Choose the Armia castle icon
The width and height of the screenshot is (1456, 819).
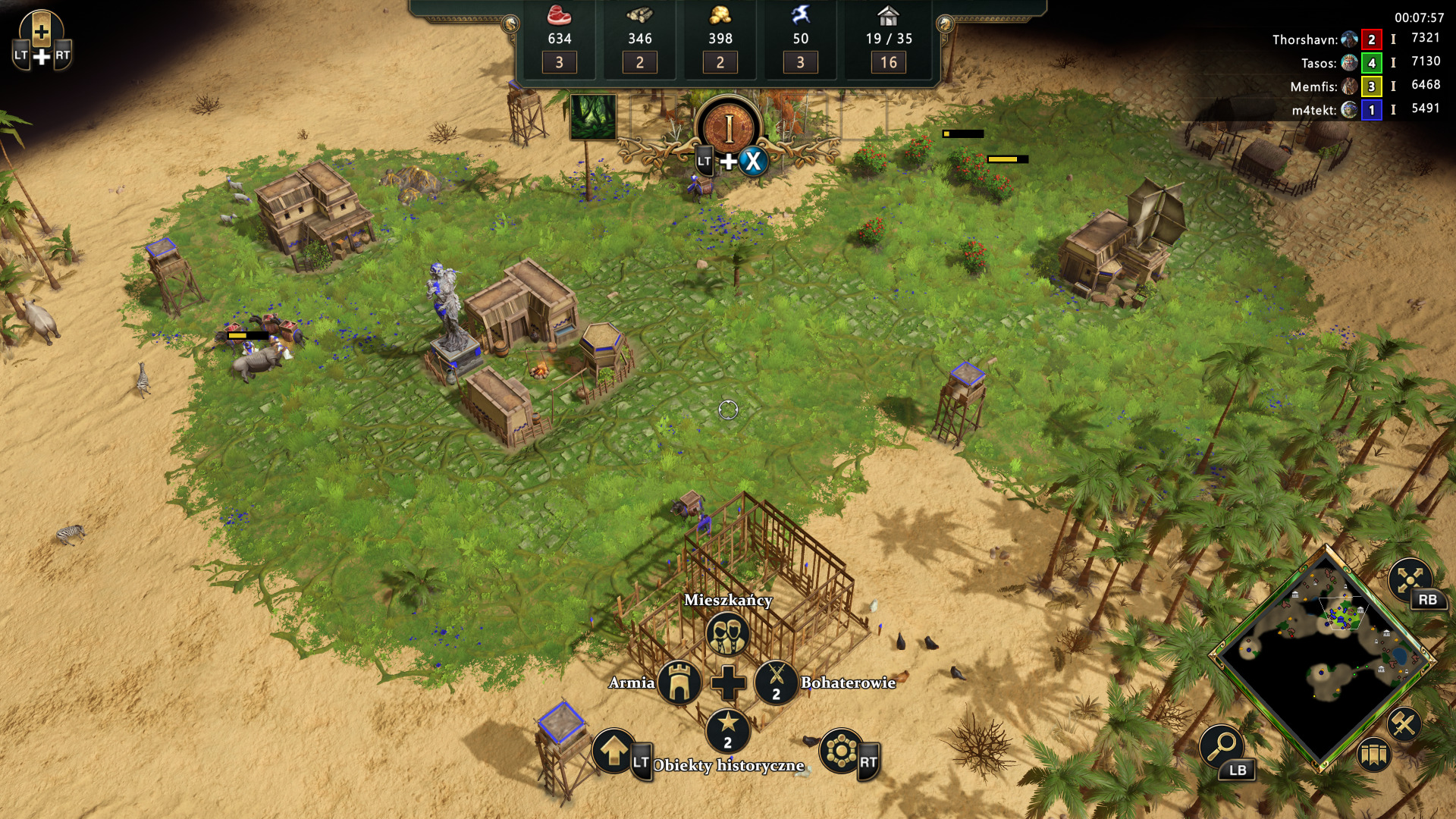point(679,682)
